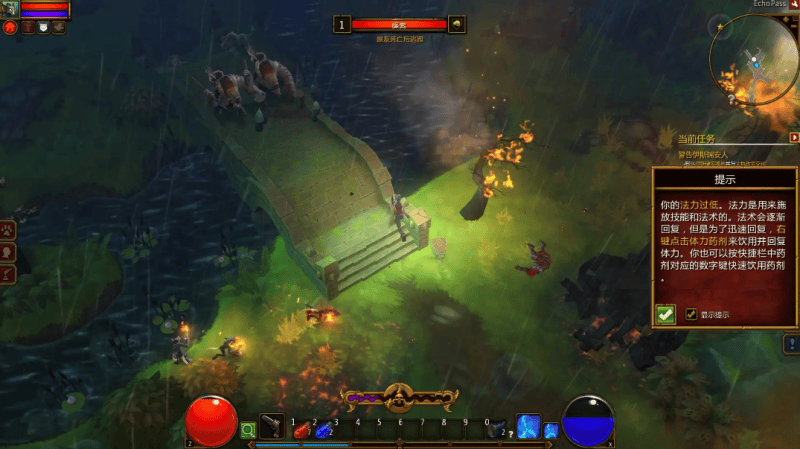The width and height of the screenshot is (800, 449).
Task: Click the green magnifier button
Action: (248, 431)
